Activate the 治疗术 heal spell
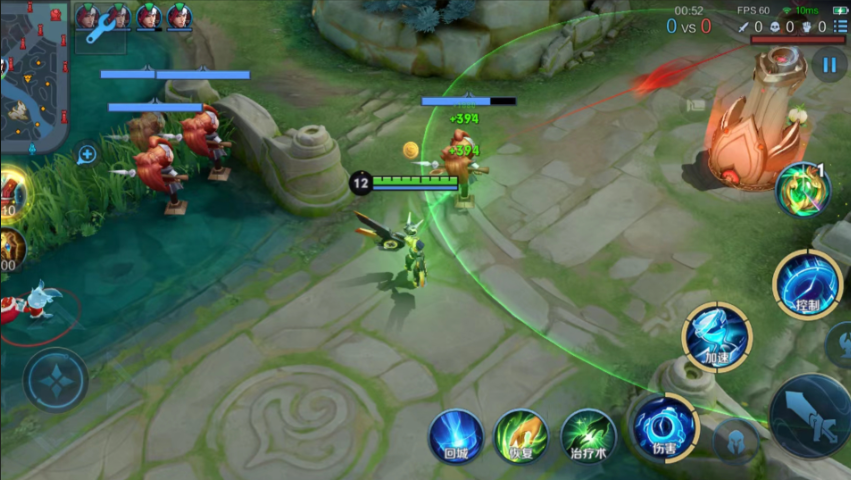 (588, 435)
